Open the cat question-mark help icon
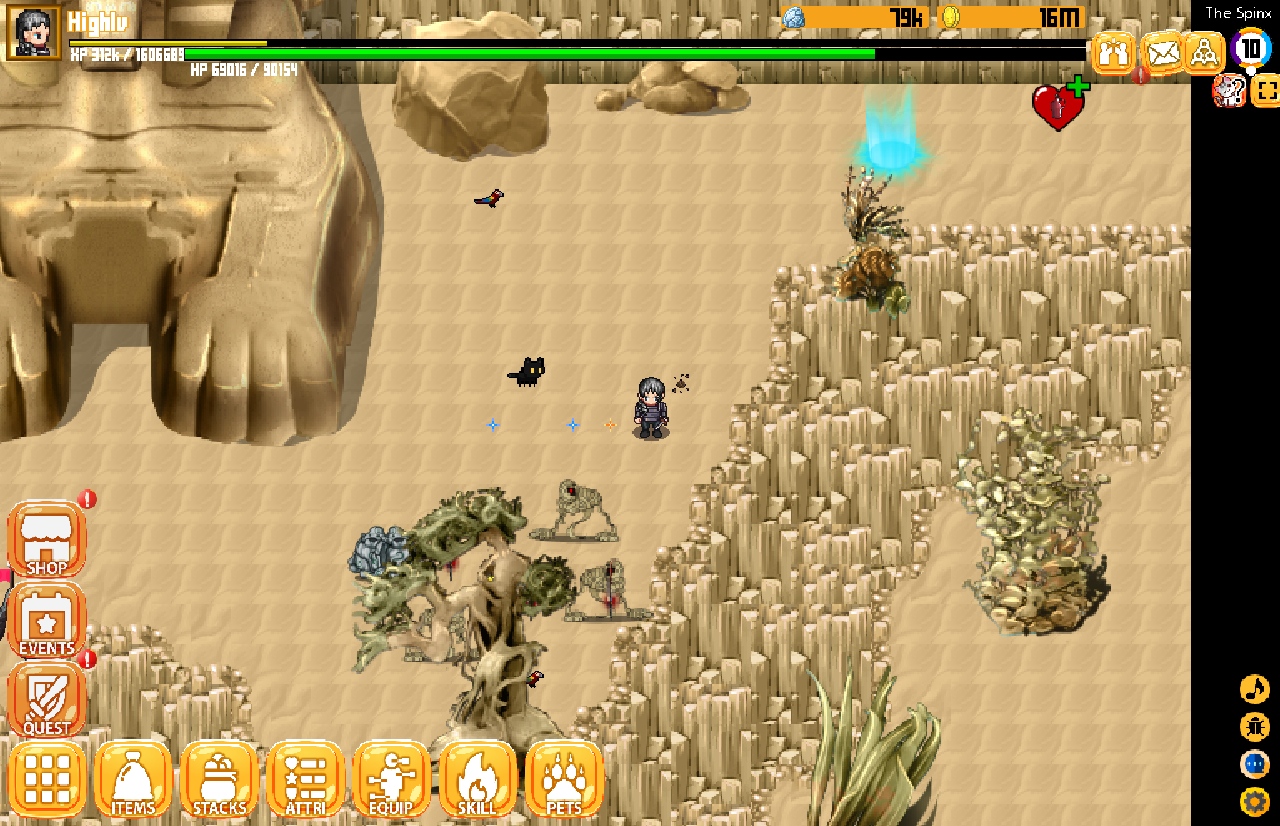Viewport: 1280px width, 826px height. 1228,91
